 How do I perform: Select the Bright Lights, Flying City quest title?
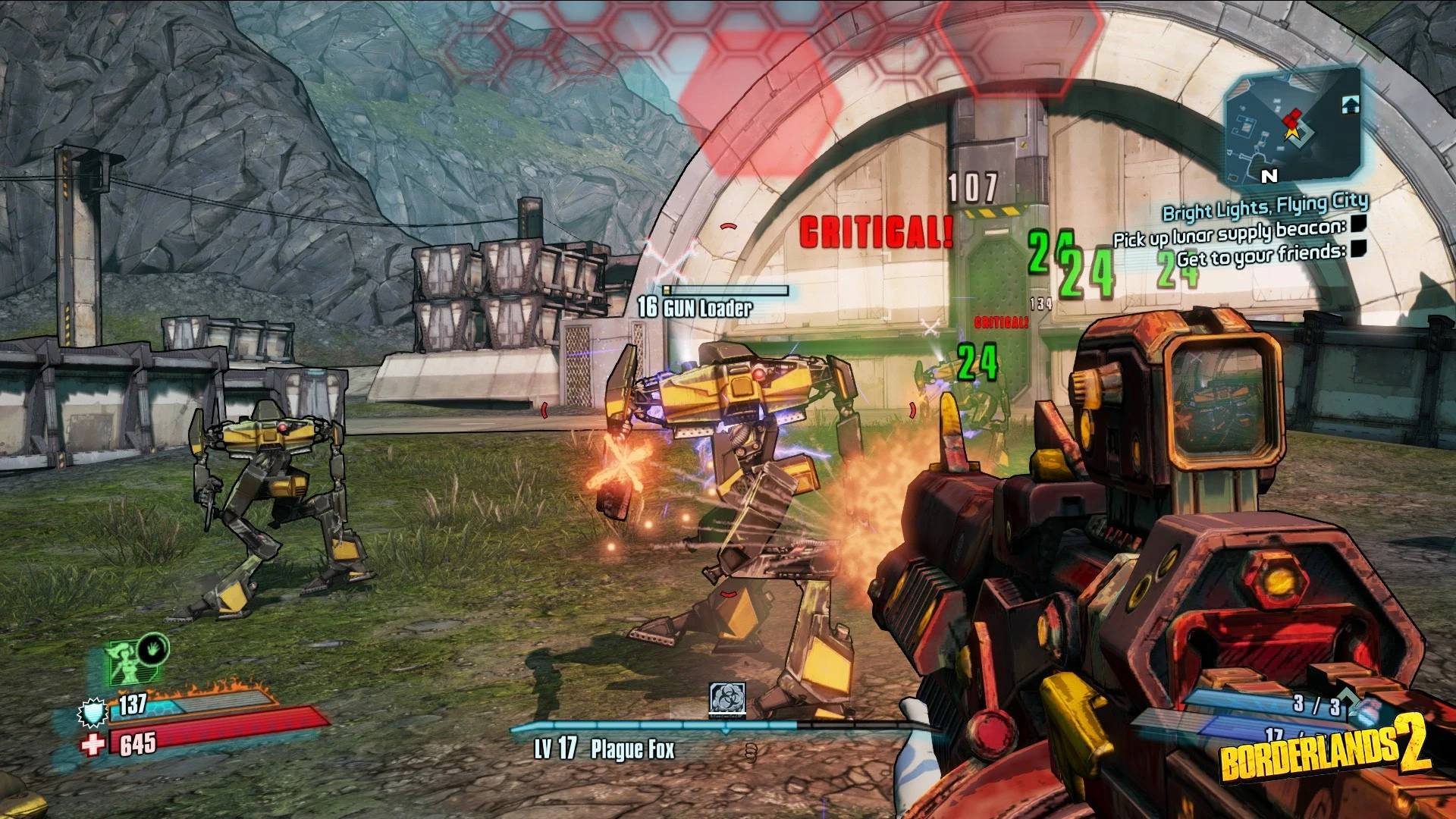tap(1265, 206)
